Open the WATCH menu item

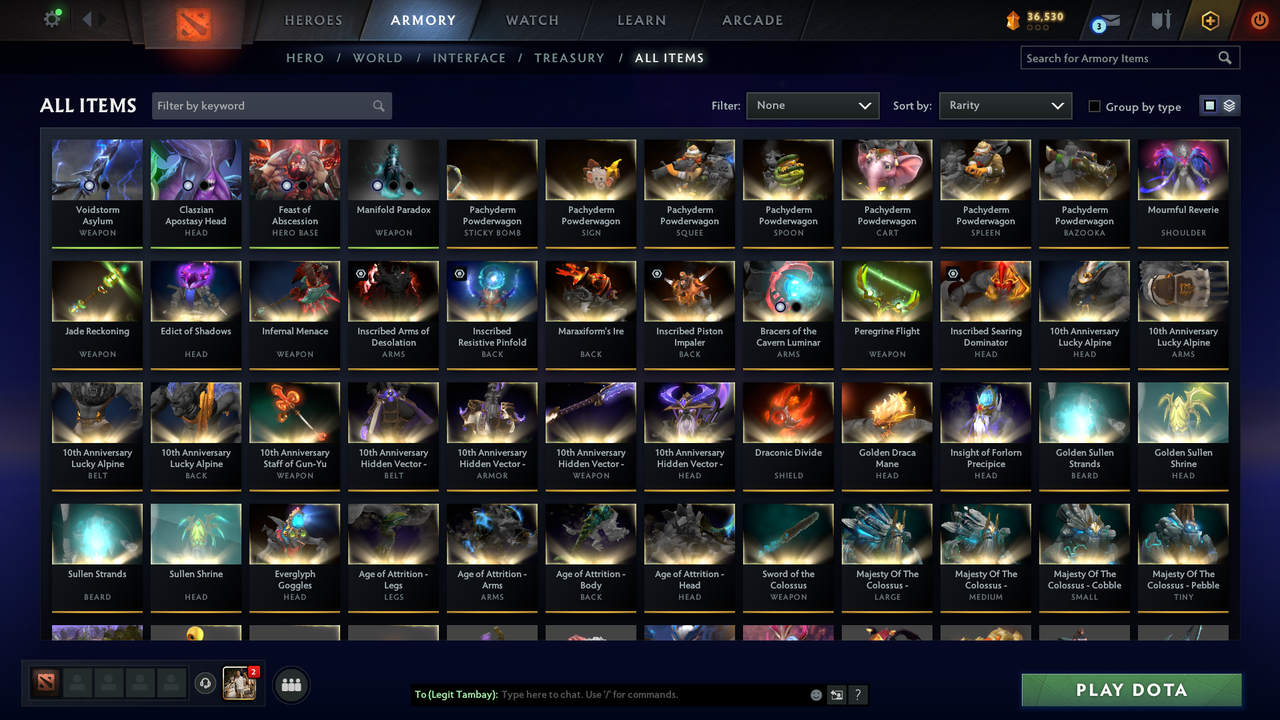click(x=531, y=20)
